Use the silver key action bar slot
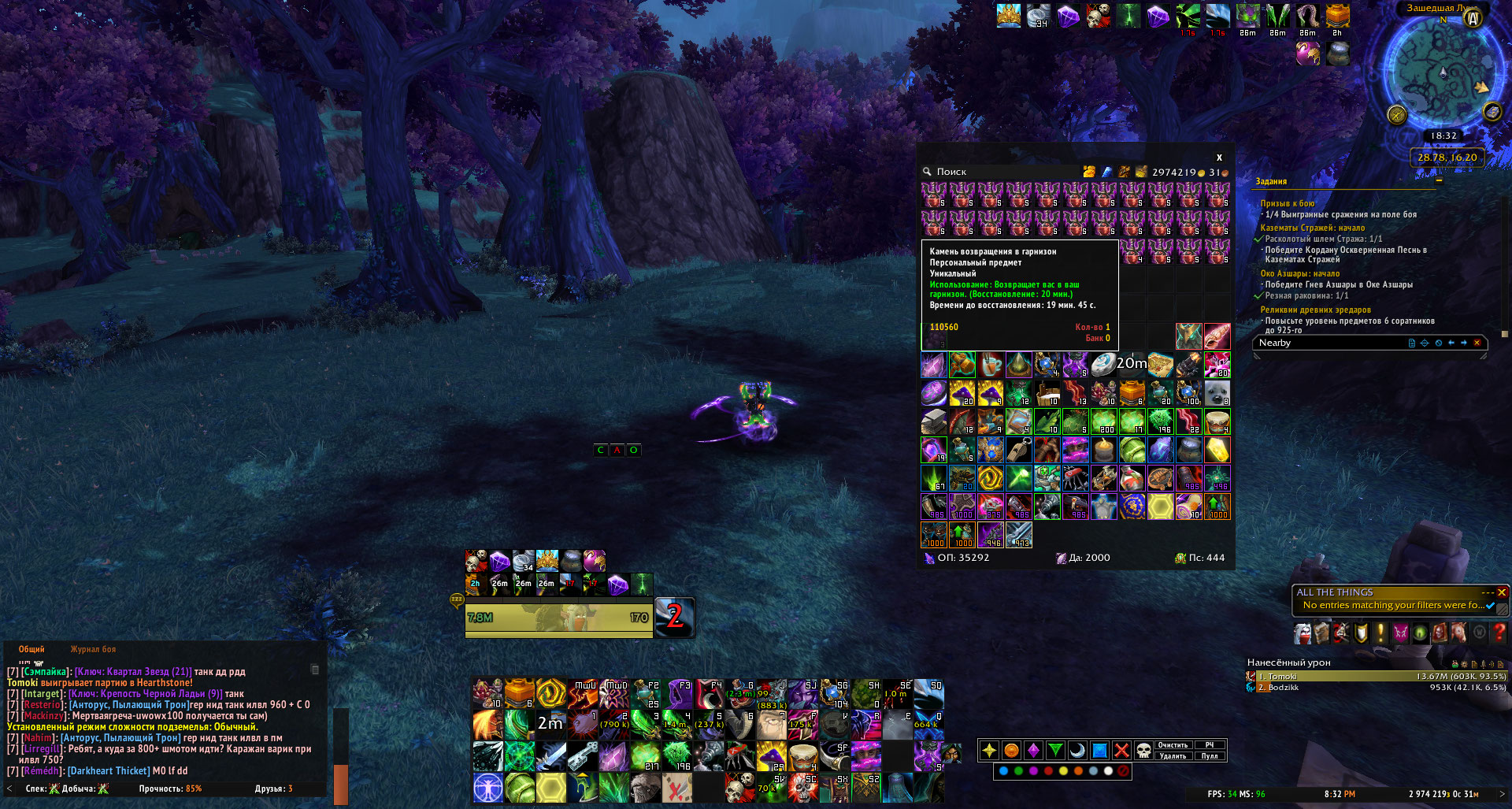The width and height of the screenshot is (1512, 809). point(582,756)
